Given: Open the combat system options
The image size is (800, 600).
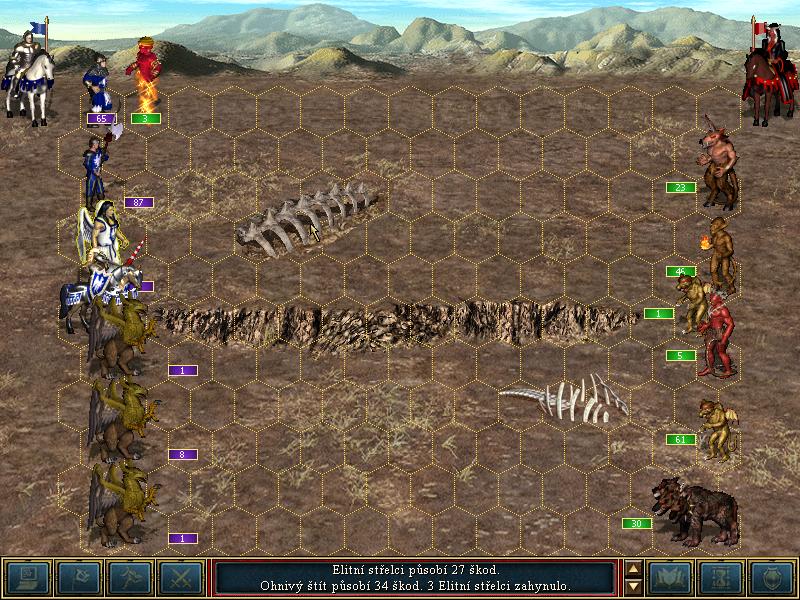Looking at the screenshot, I should click(27, 577).
